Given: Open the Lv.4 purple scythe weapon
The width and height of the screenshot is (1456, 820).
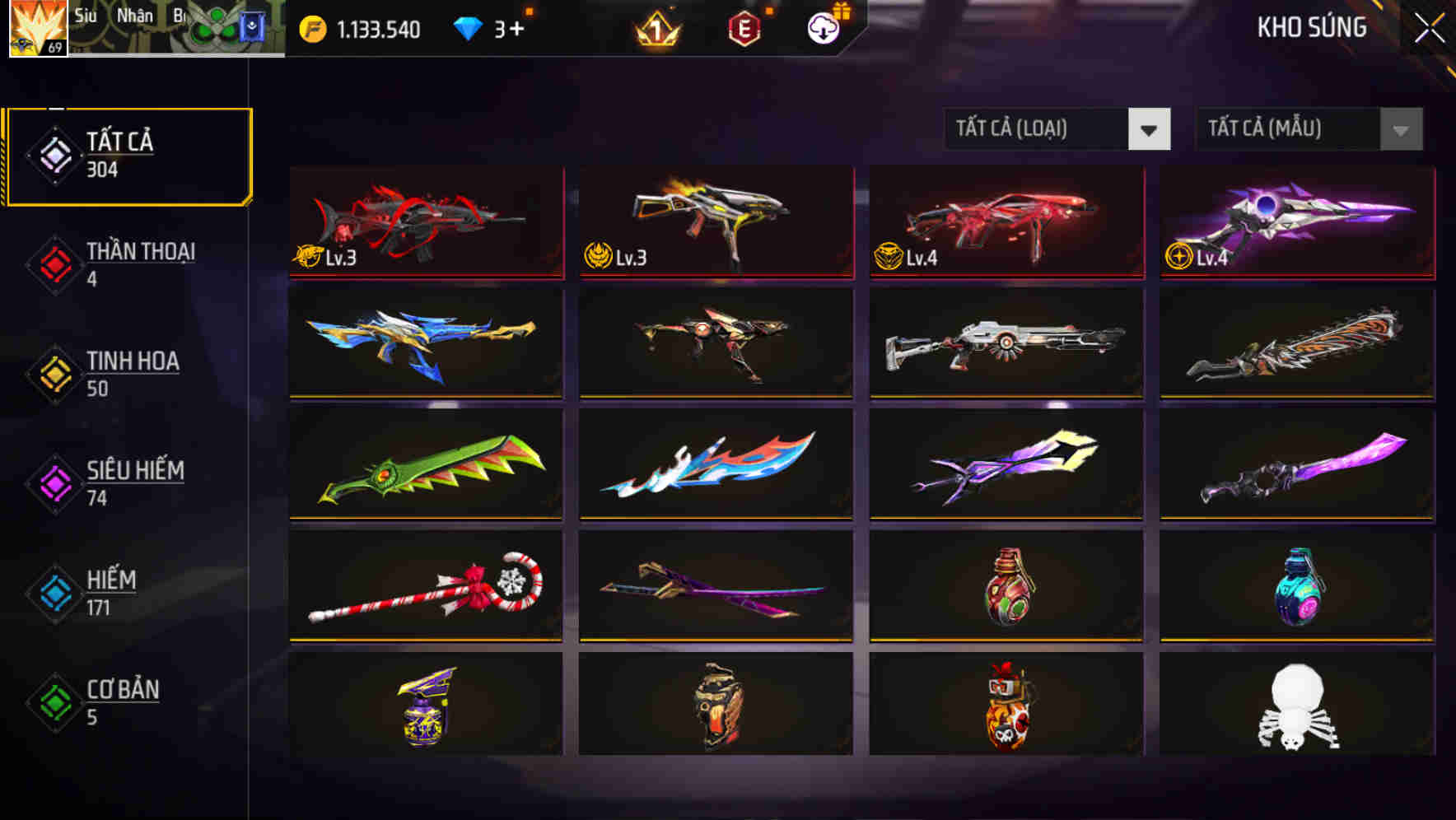Looking at the screenshot, I should point(1294,222).
